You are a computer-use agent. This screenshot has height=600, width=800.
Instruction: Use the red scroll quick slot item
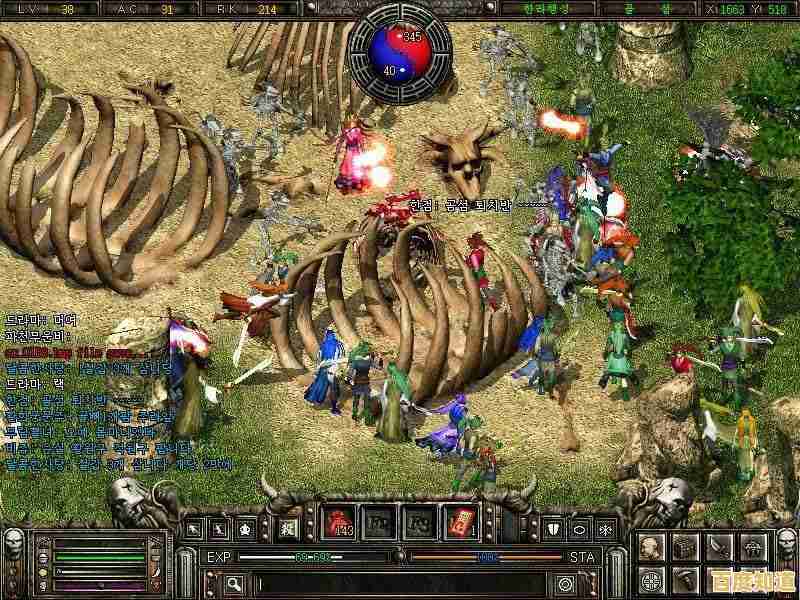point(461,523)
